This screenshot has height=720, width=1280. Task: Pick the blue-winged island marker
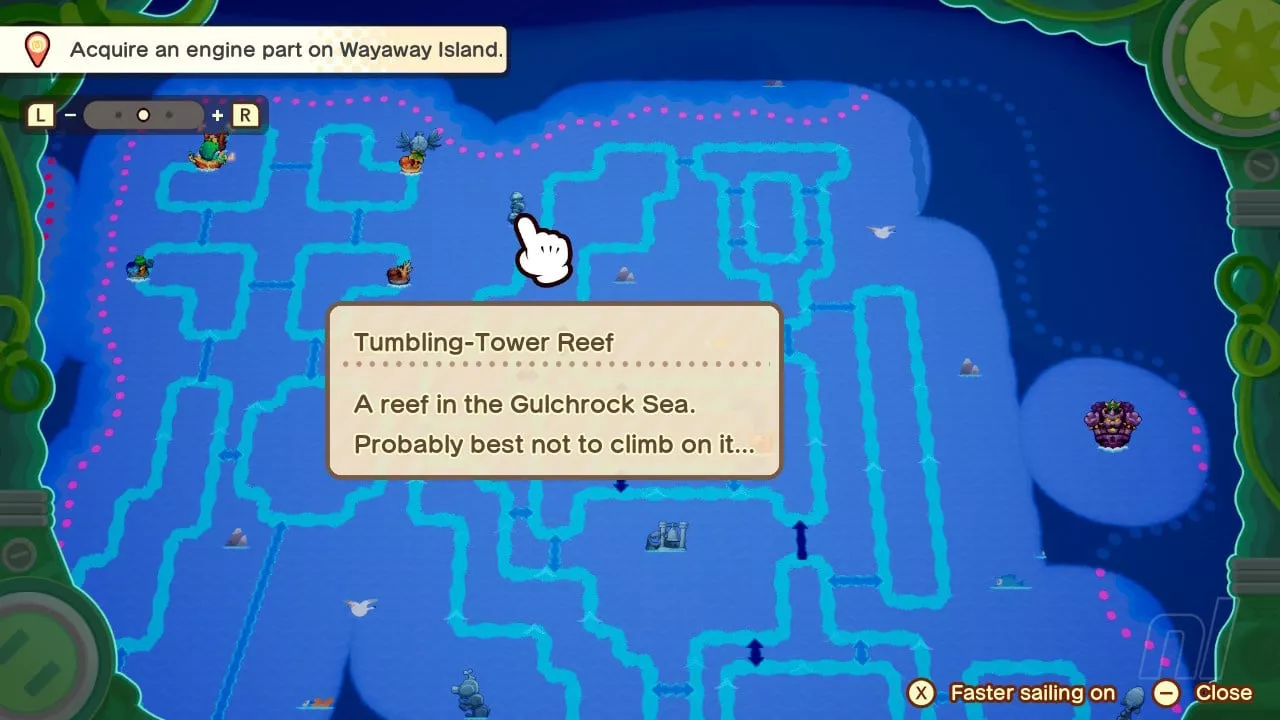(x=417, y=150)
